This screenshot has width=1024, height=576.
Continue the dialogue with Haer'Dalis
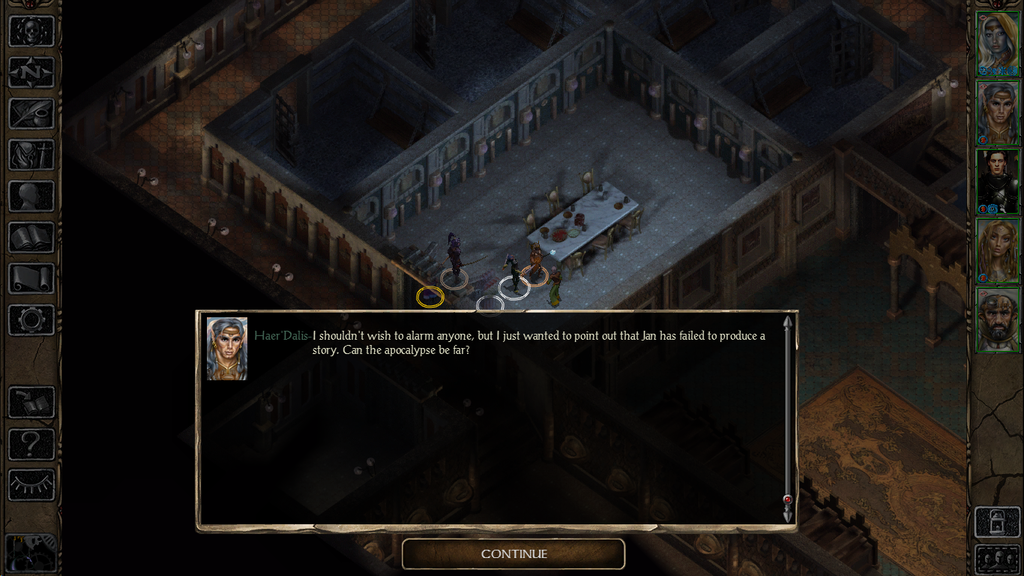click(513, 553)
